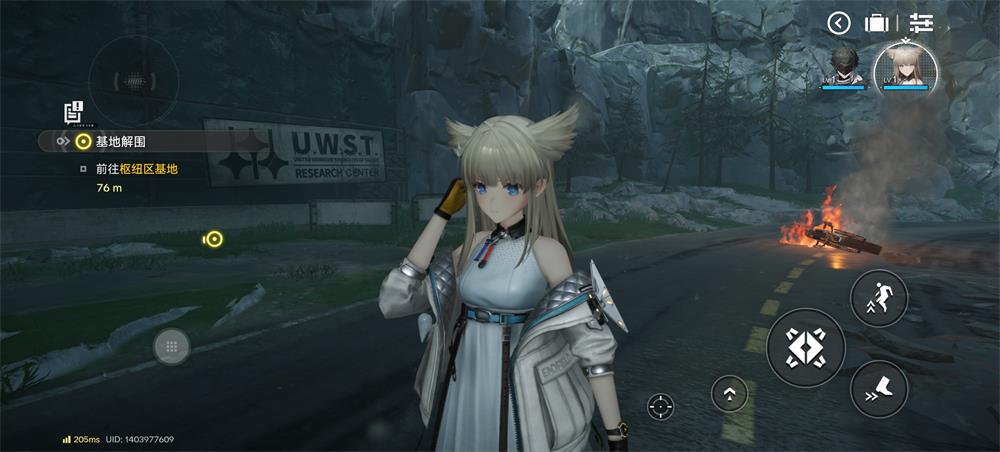Activate the boot dash button

(x=879, y=388)
